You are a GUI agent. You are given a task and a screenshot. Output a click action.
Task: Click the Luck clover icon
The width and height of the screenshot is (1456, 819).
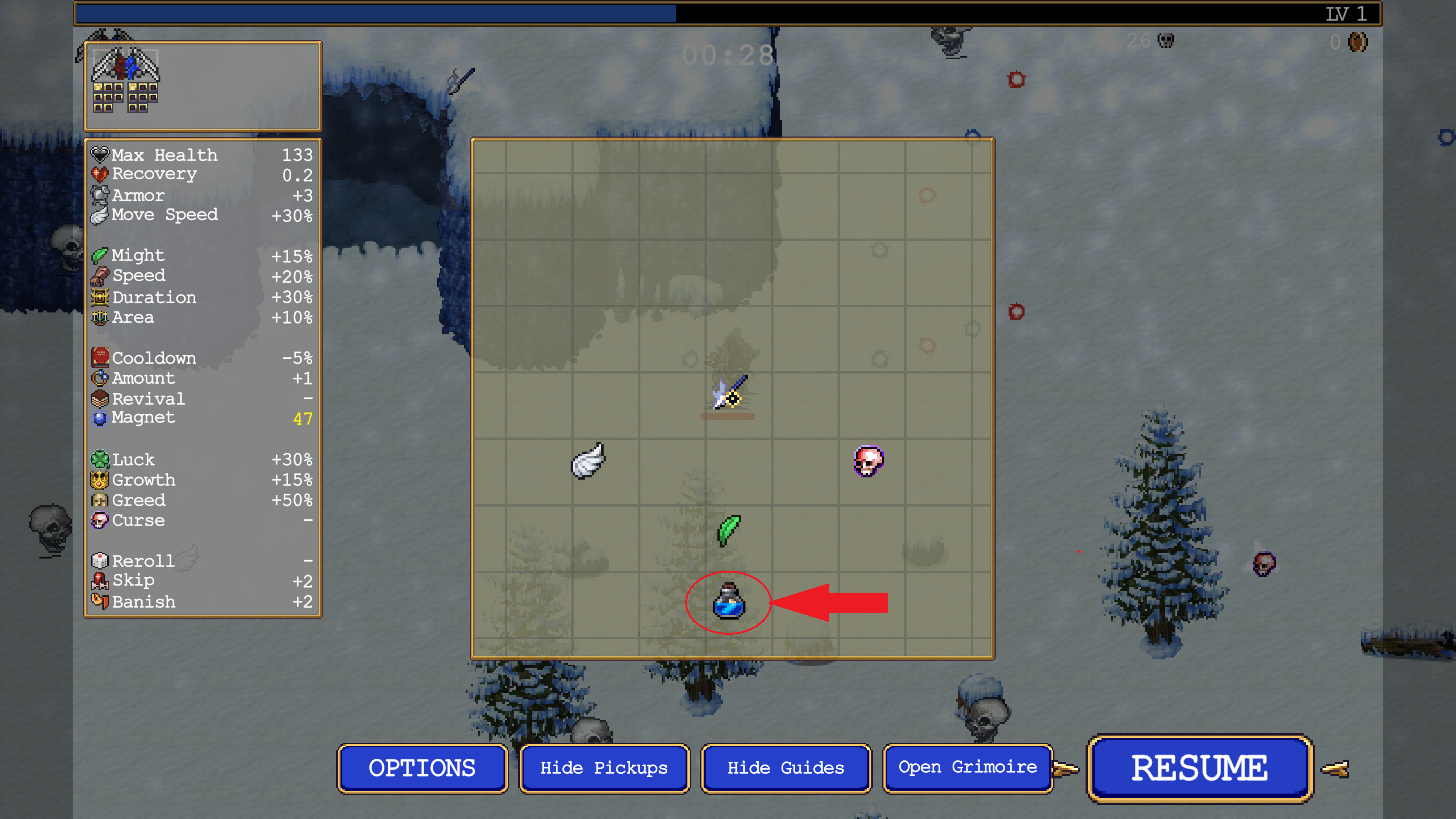click(x=99, y=460)
